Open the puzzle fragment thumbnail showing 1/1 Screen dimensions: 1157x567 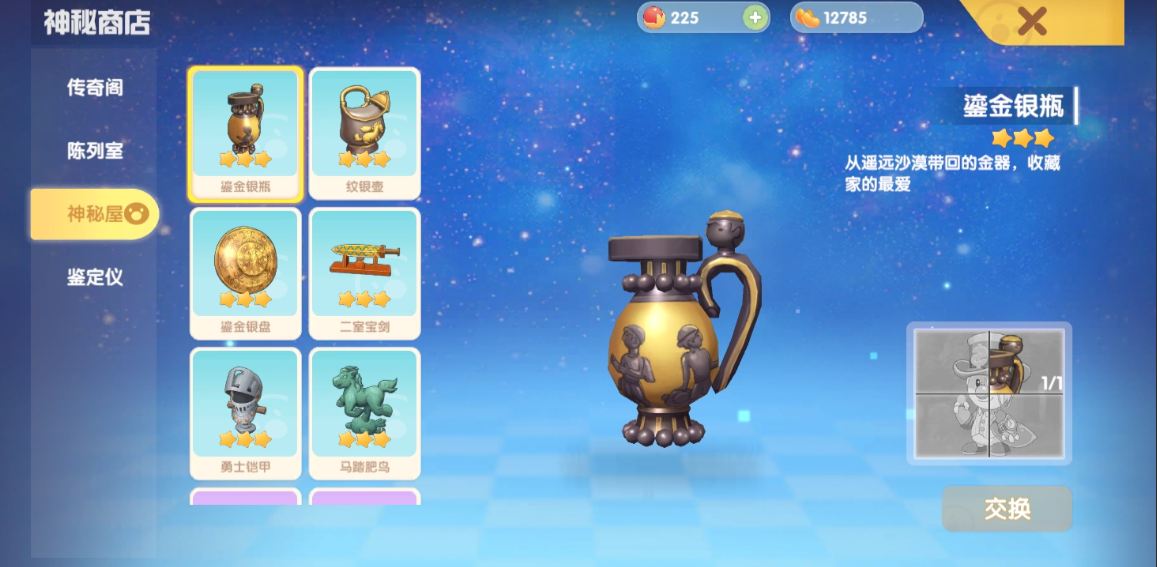pyautogui.click(x=989, y=393)
